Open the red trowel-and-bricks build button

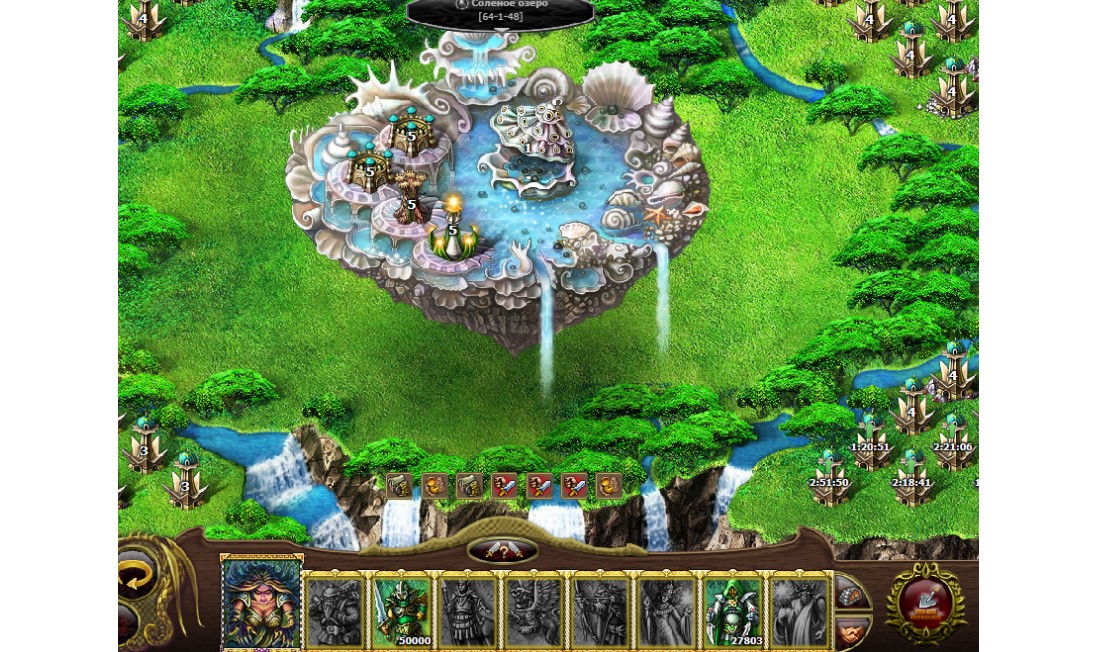click(x=926, y=601)
